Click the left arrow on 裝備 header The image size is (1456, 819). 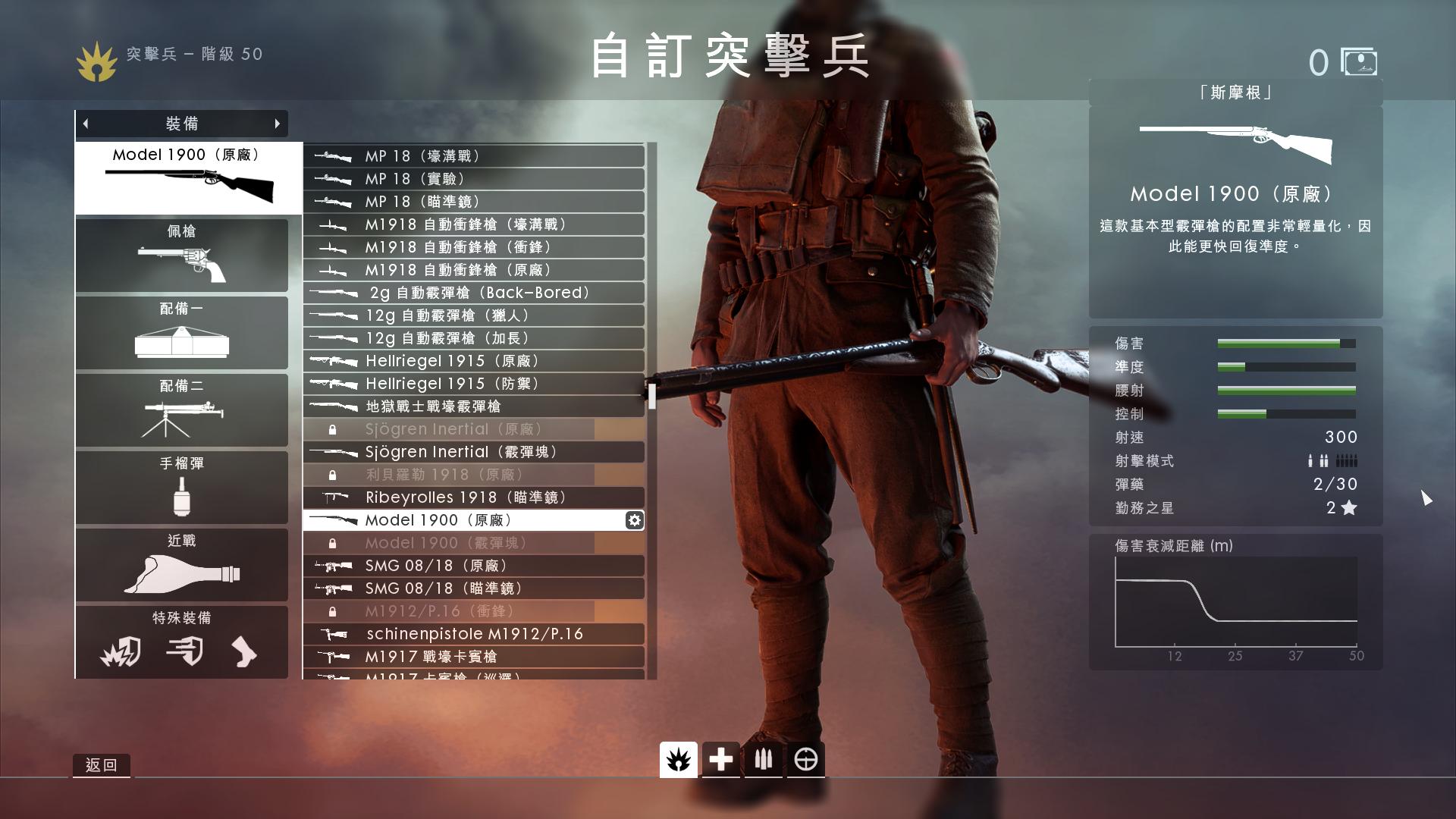click(x=86, y=124)
